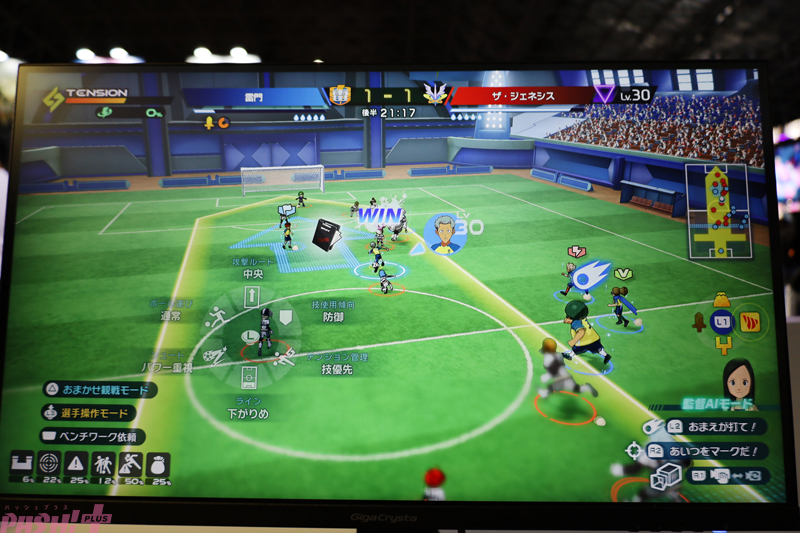Viewport: 800px width, 533px height.
Task: Click the TENSION lightning emblem
Action: pos(50,100)
